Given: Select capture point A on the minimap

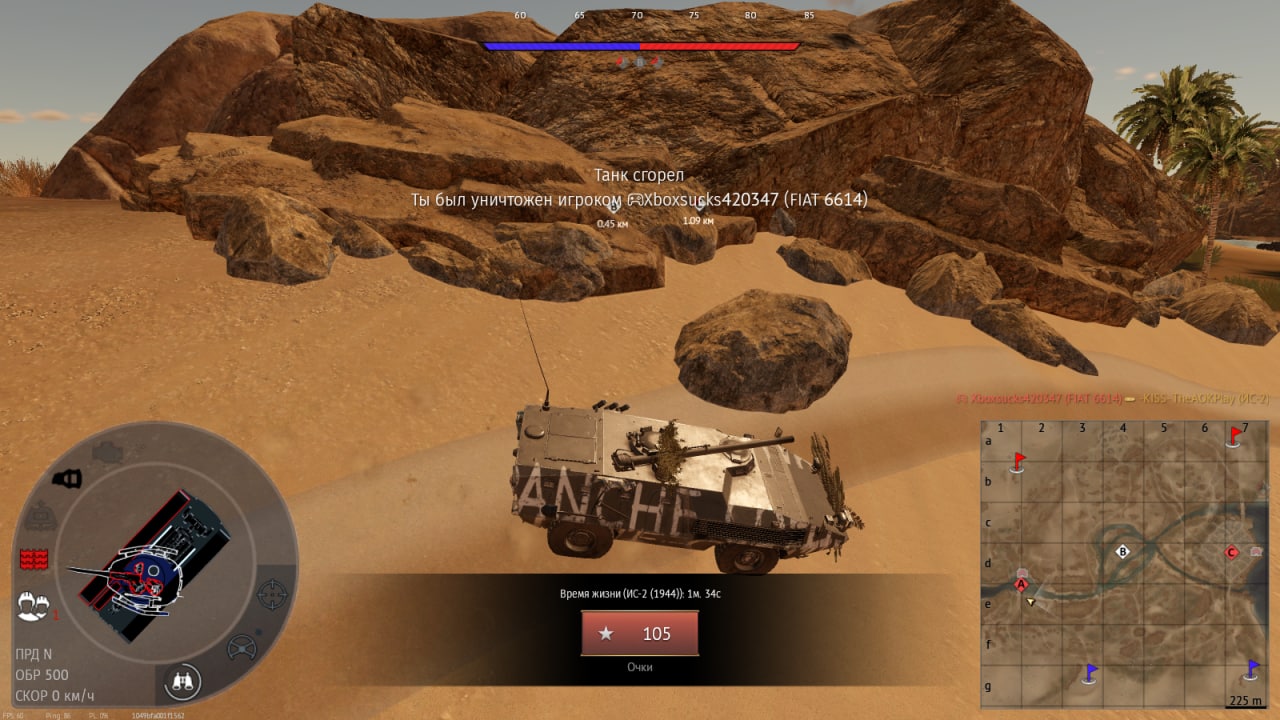Looking at the screenshot, I should click(x=1021, y=584).
